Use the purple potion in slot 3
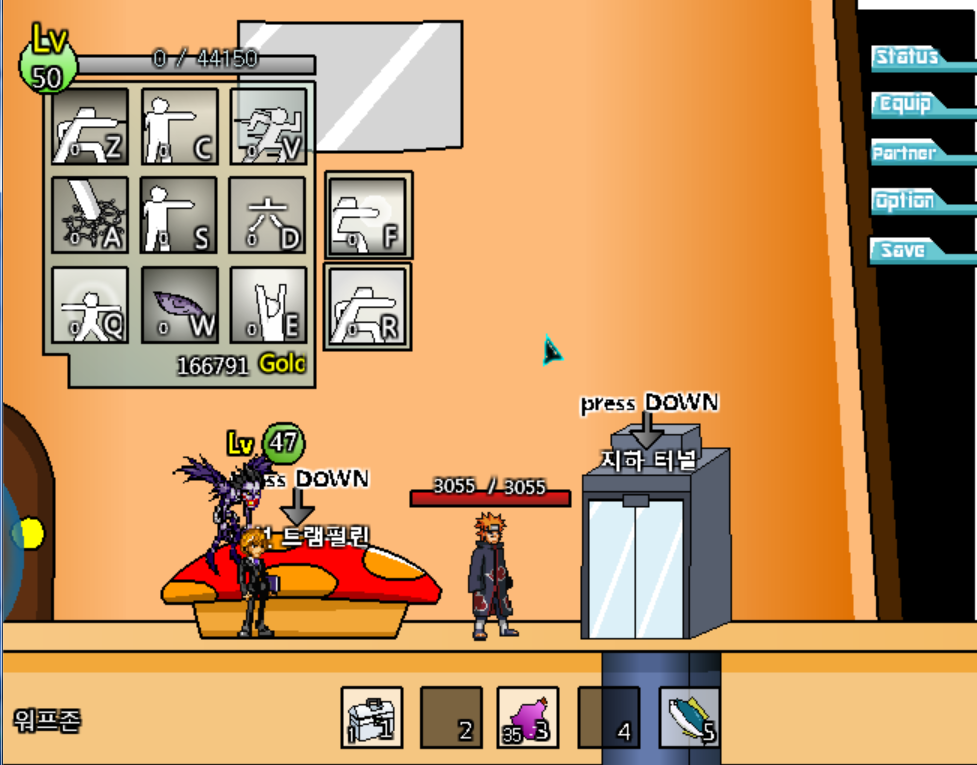The width and height of the screenshot is (977, 765). (x=528, y=717)
